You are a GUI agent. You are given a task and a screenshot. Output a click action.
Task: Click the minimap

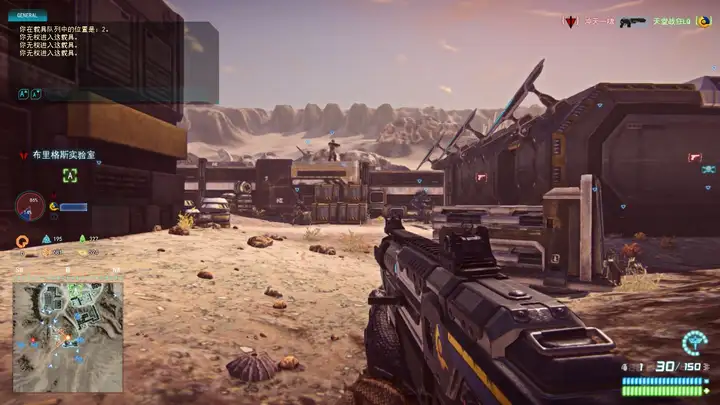pos(67,322)
